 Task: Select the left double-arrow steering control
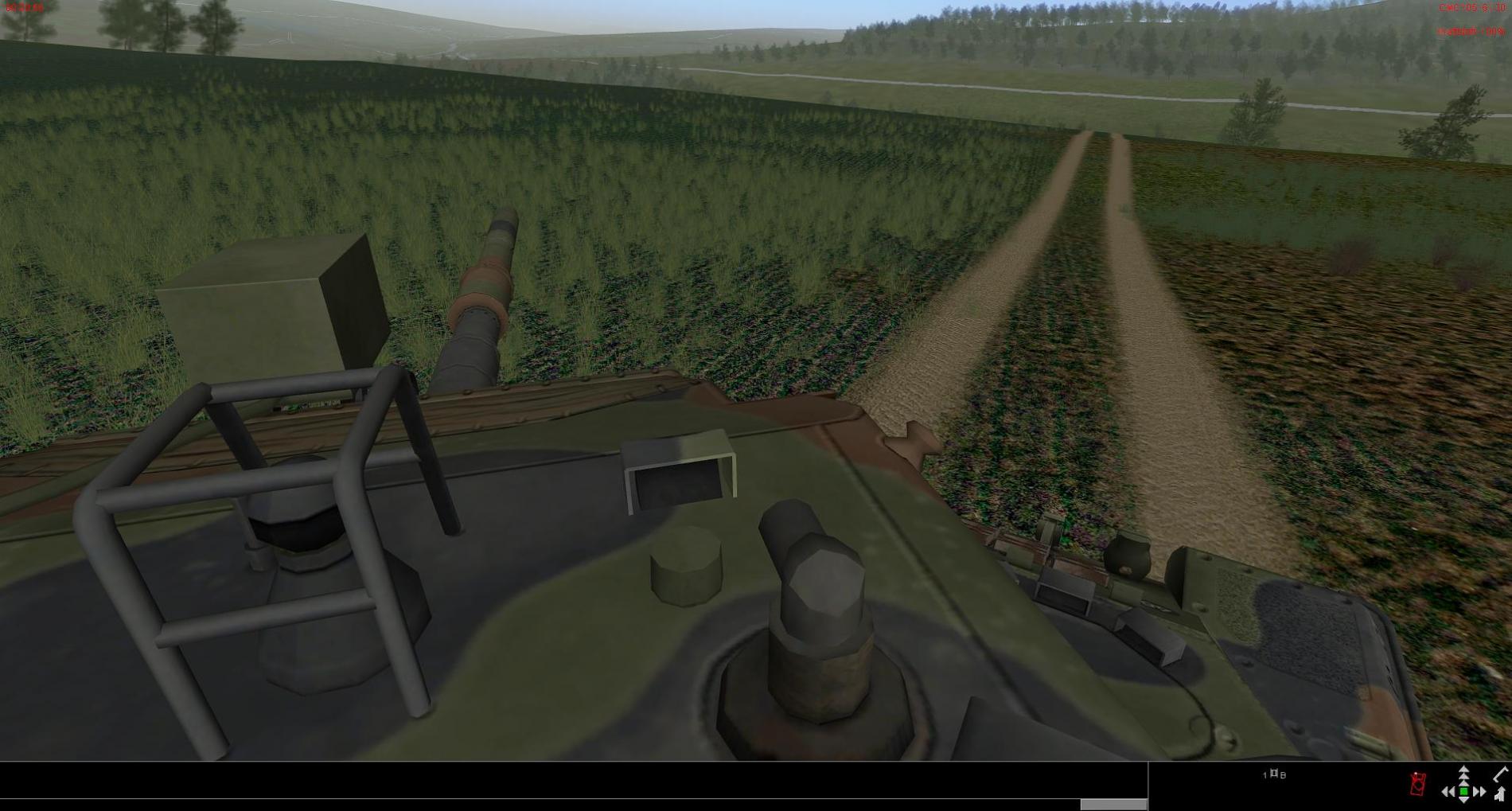pyautogui.click(x=1448, y=792)
